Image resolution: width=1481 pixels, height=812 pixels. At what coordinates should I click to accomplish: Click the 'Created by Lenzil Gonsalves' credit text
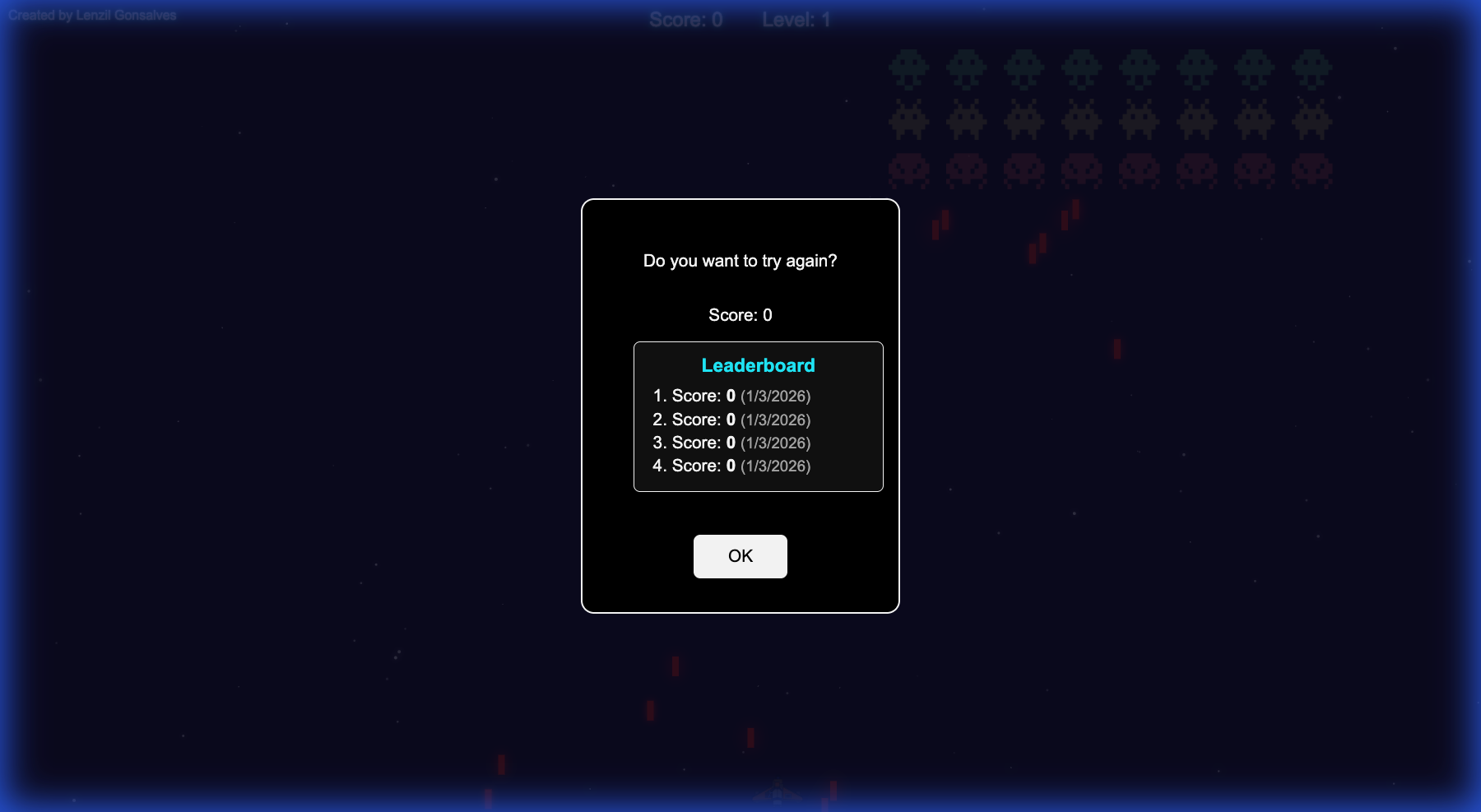tap(93, 14)
